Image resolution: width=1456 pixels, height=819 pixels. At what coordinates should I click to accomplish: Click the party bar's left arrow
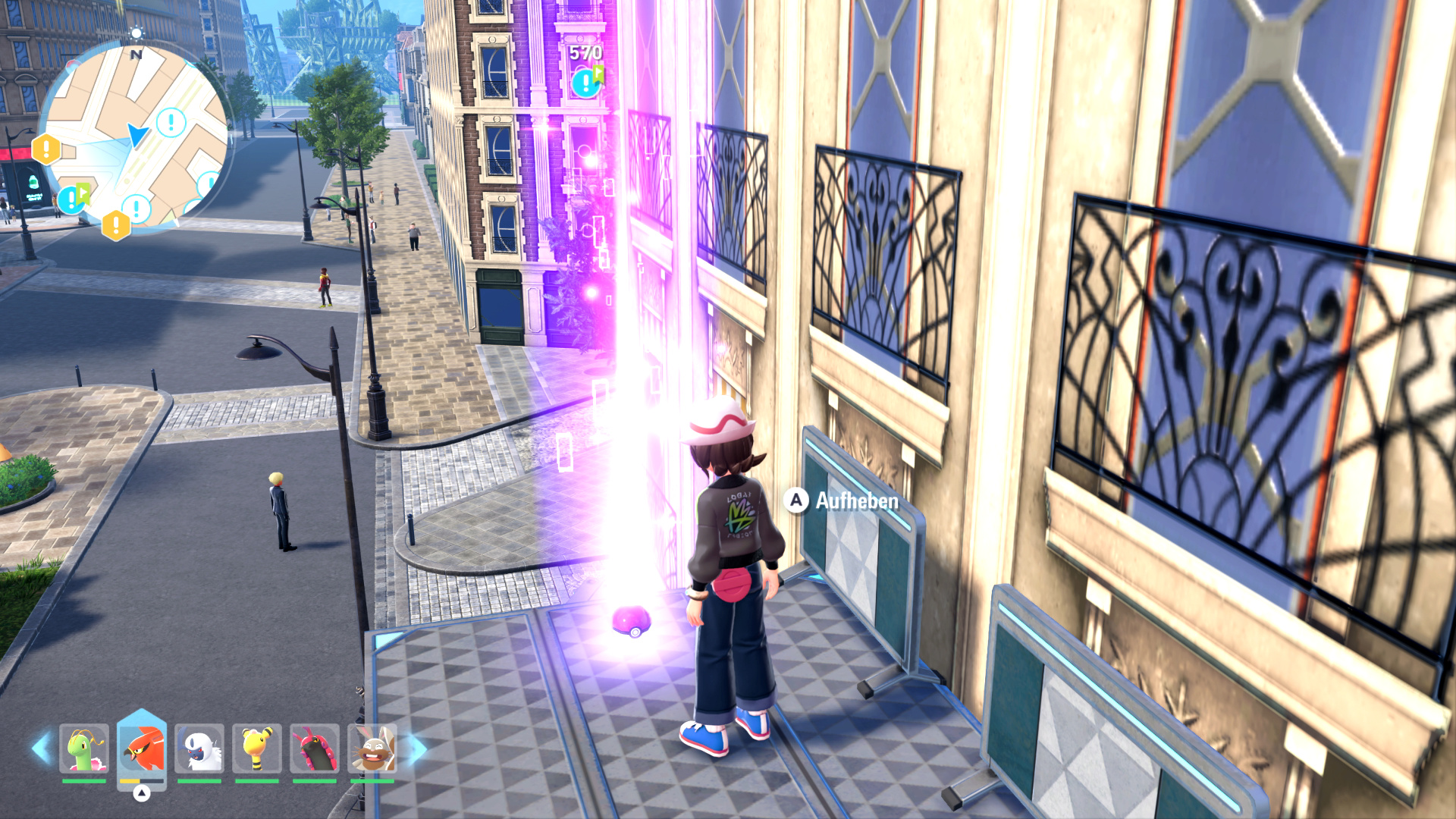(x=41, y=748)
